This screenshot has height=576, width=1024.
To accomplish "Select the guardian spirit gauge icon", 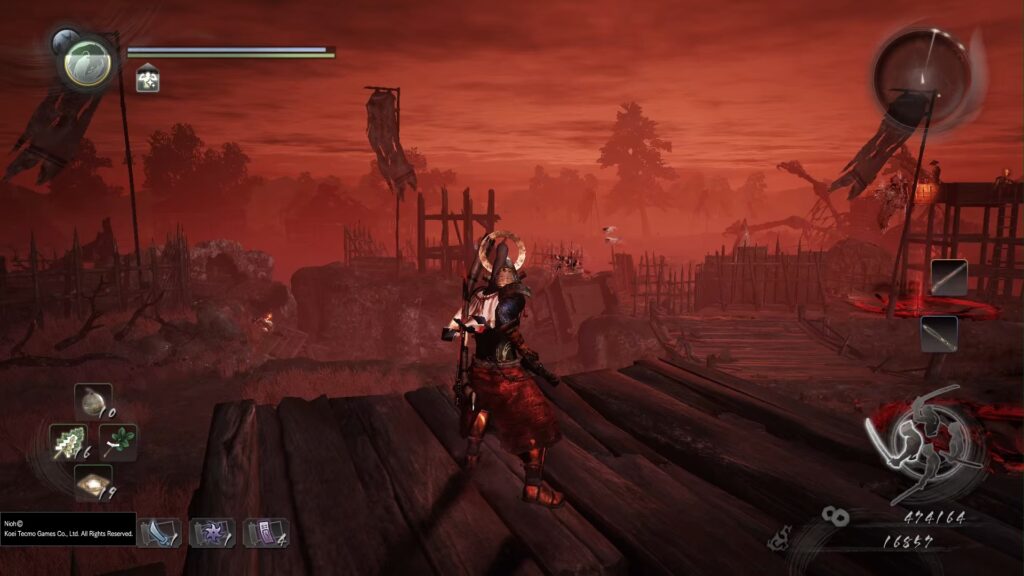I will 86,61.
